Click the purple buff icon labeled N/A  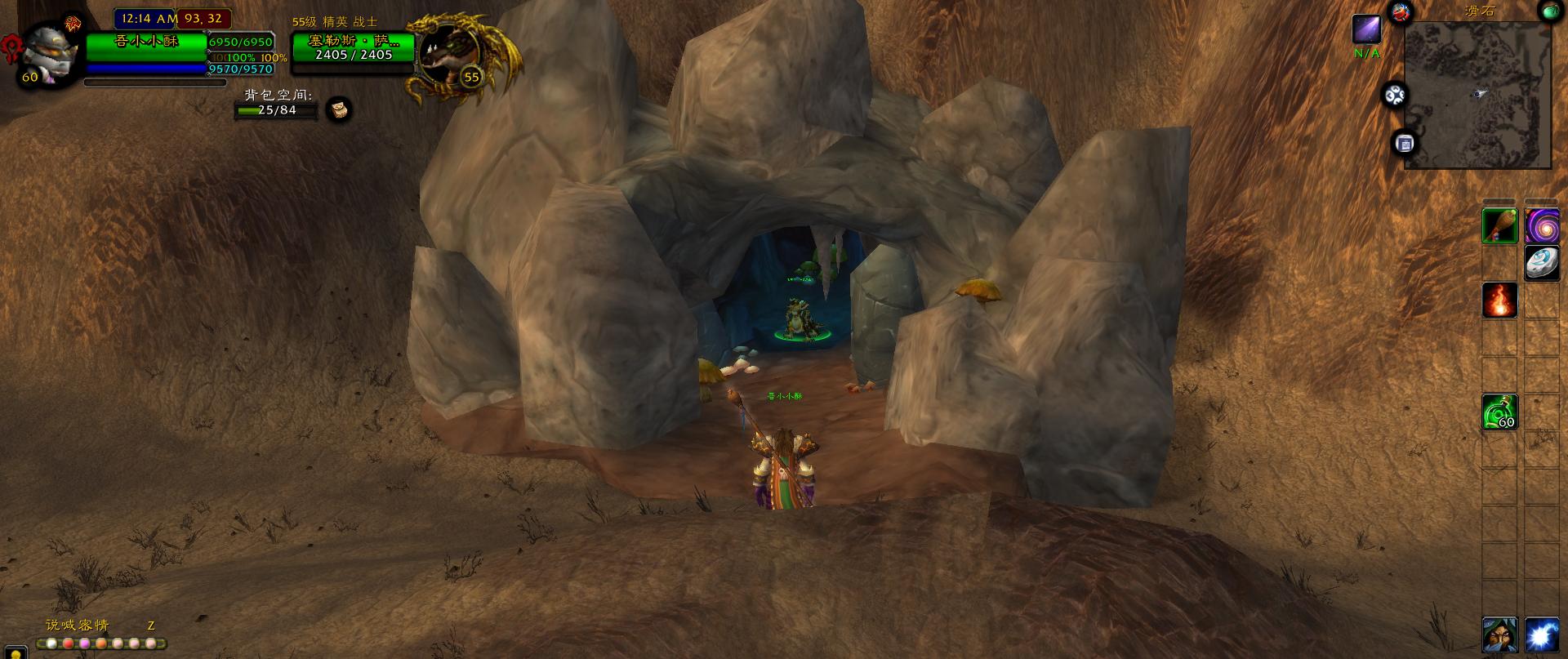tap(1366, 29)
